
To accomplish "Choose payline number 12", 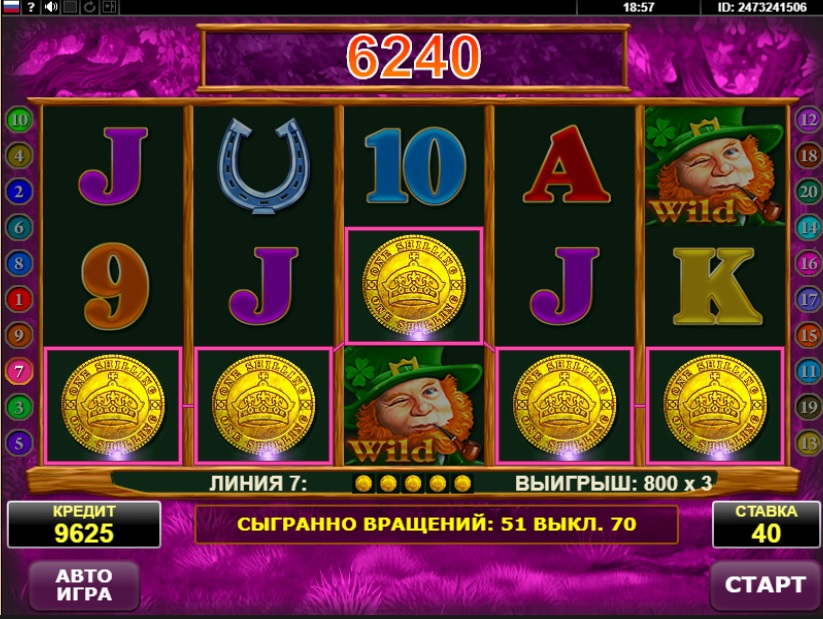I will coord(807,120).
